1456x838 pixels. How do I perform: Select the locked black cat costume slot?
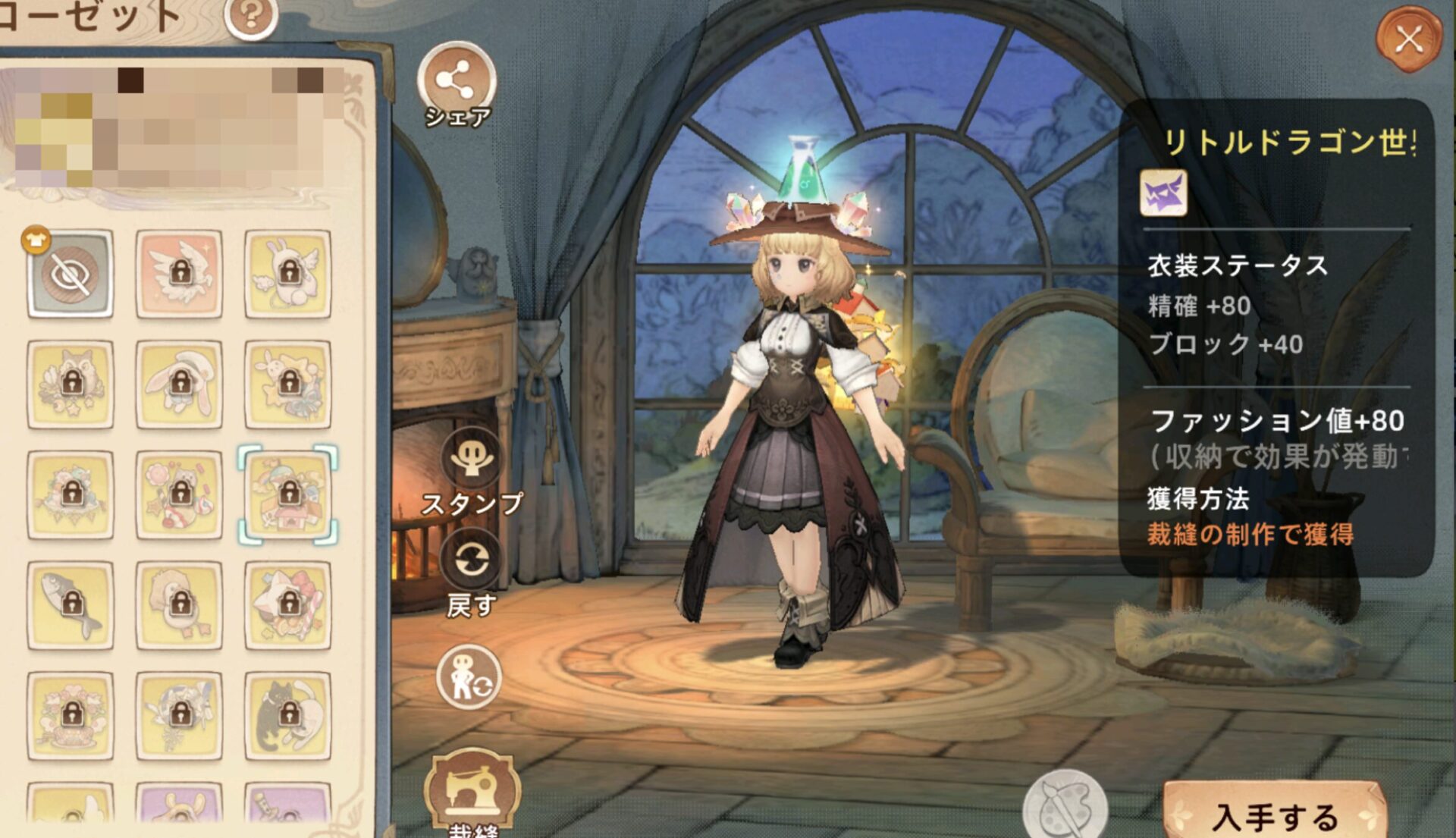[x=287, y=715]
